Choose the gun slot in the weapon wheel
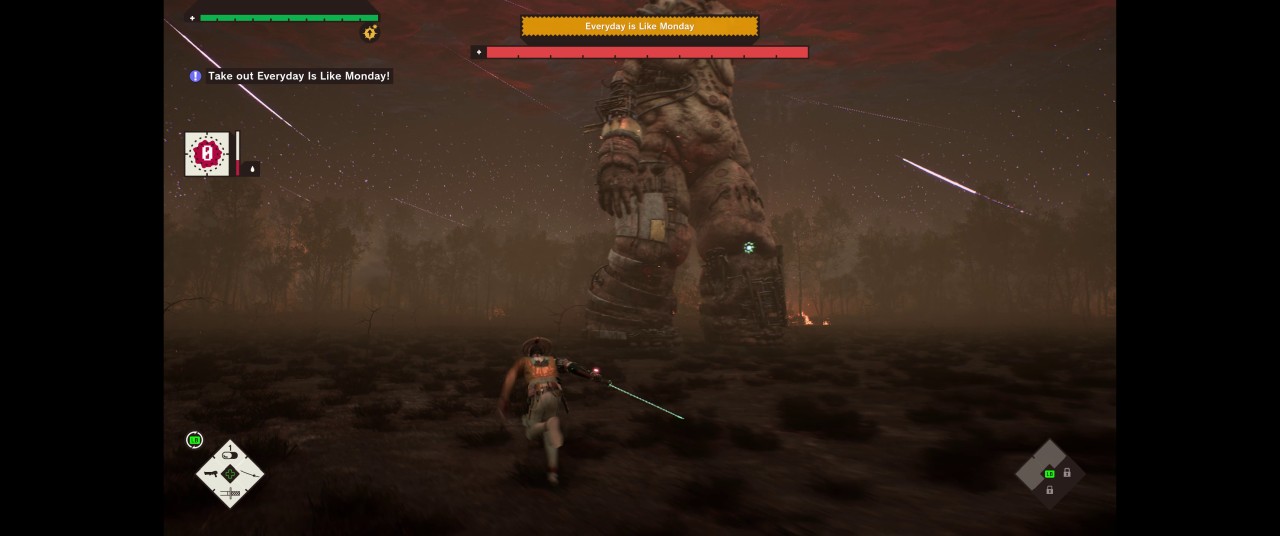 click(211, 473)
